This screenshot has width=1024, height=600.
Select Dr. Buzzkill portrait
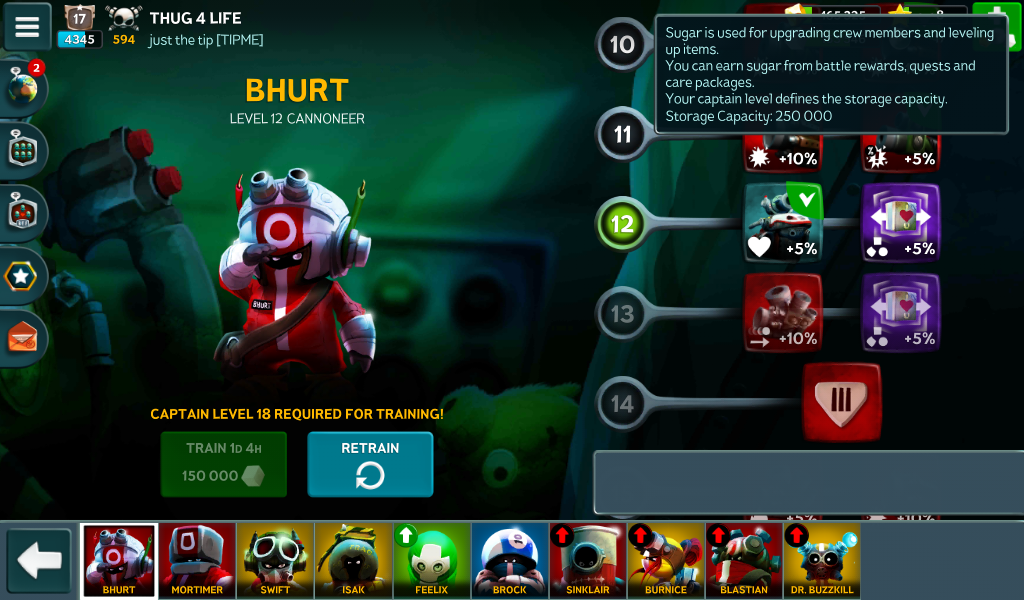point(821,560)
